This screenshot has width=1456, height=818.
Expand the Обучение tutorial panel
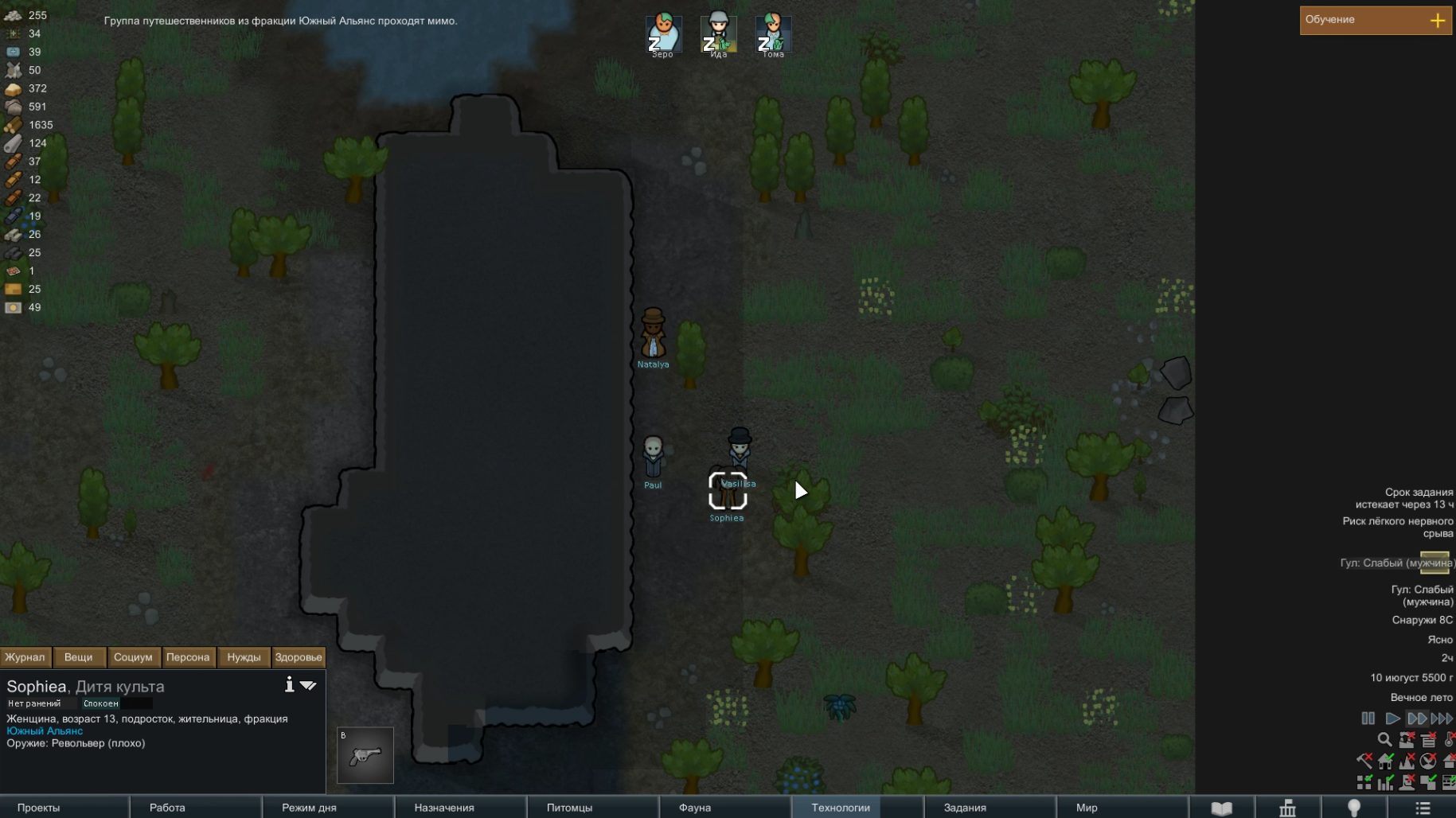(x=1437, y=21)
